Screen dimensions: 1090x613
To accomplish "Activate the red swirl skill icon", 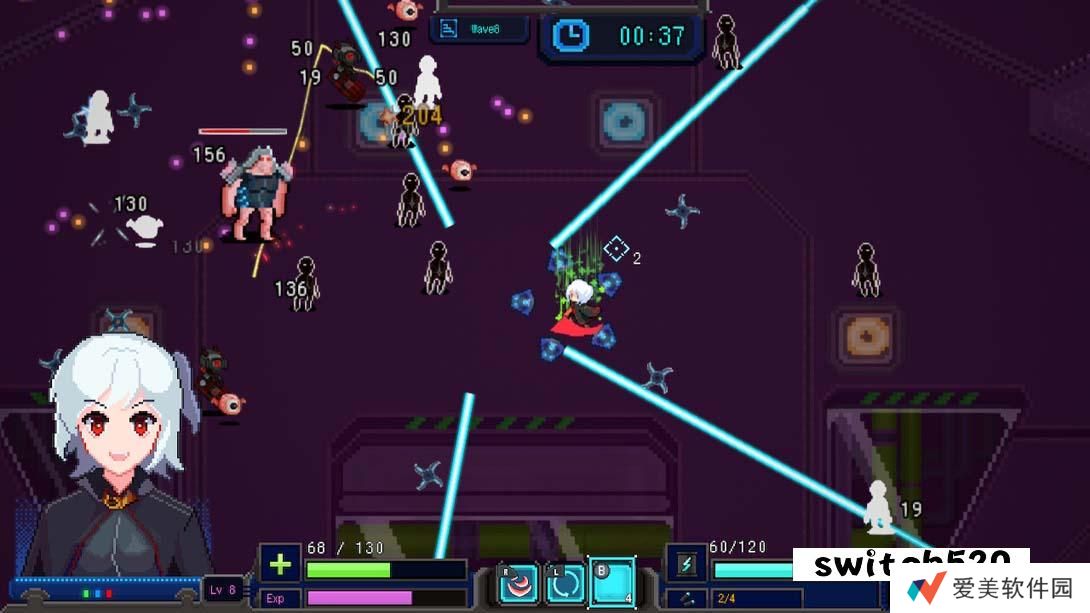I will pyautogui.click(x=518, y=584).
